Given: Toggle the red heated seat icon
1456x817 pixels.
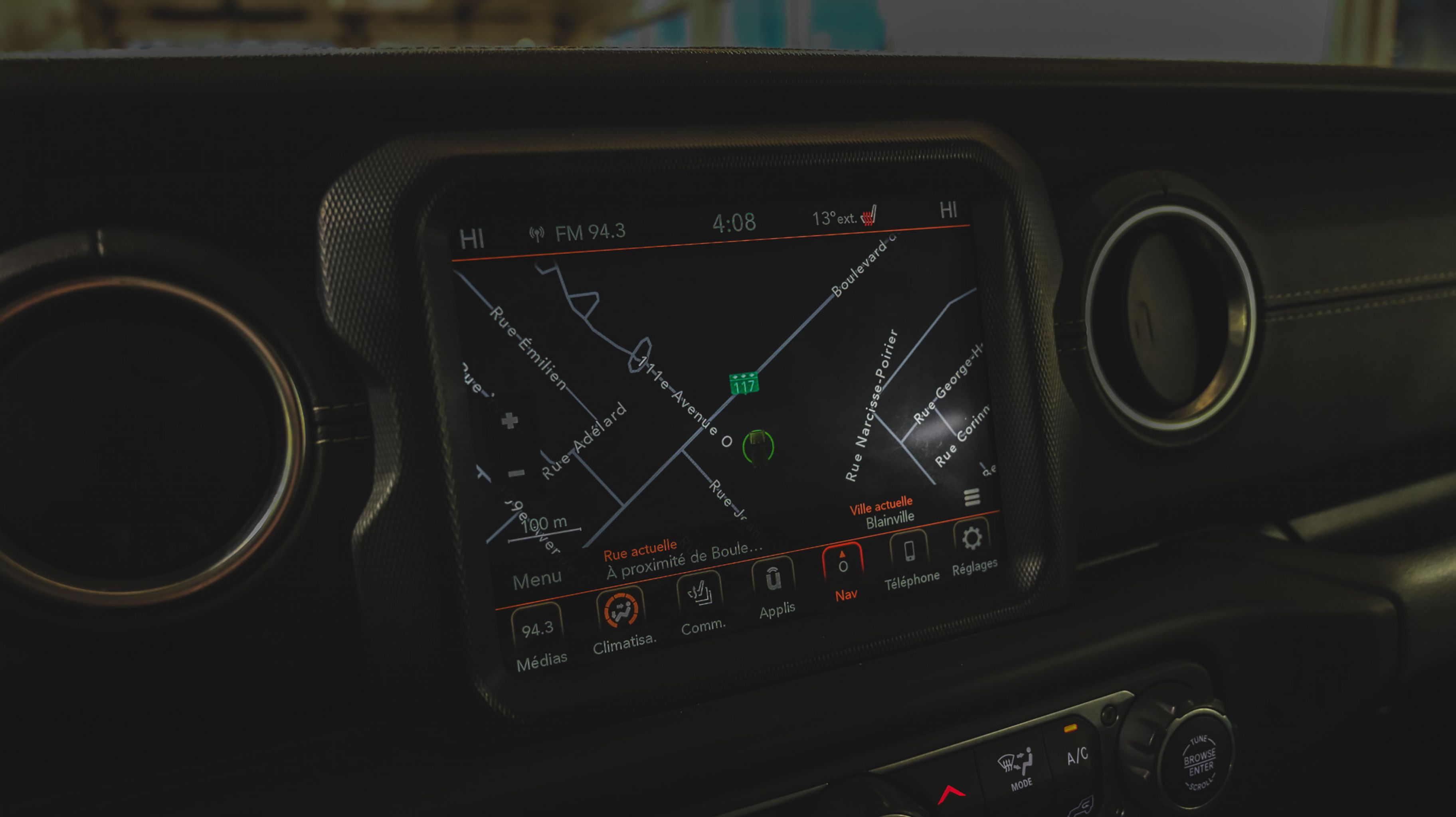Looking at the screenshot, I should coord(868,216).
